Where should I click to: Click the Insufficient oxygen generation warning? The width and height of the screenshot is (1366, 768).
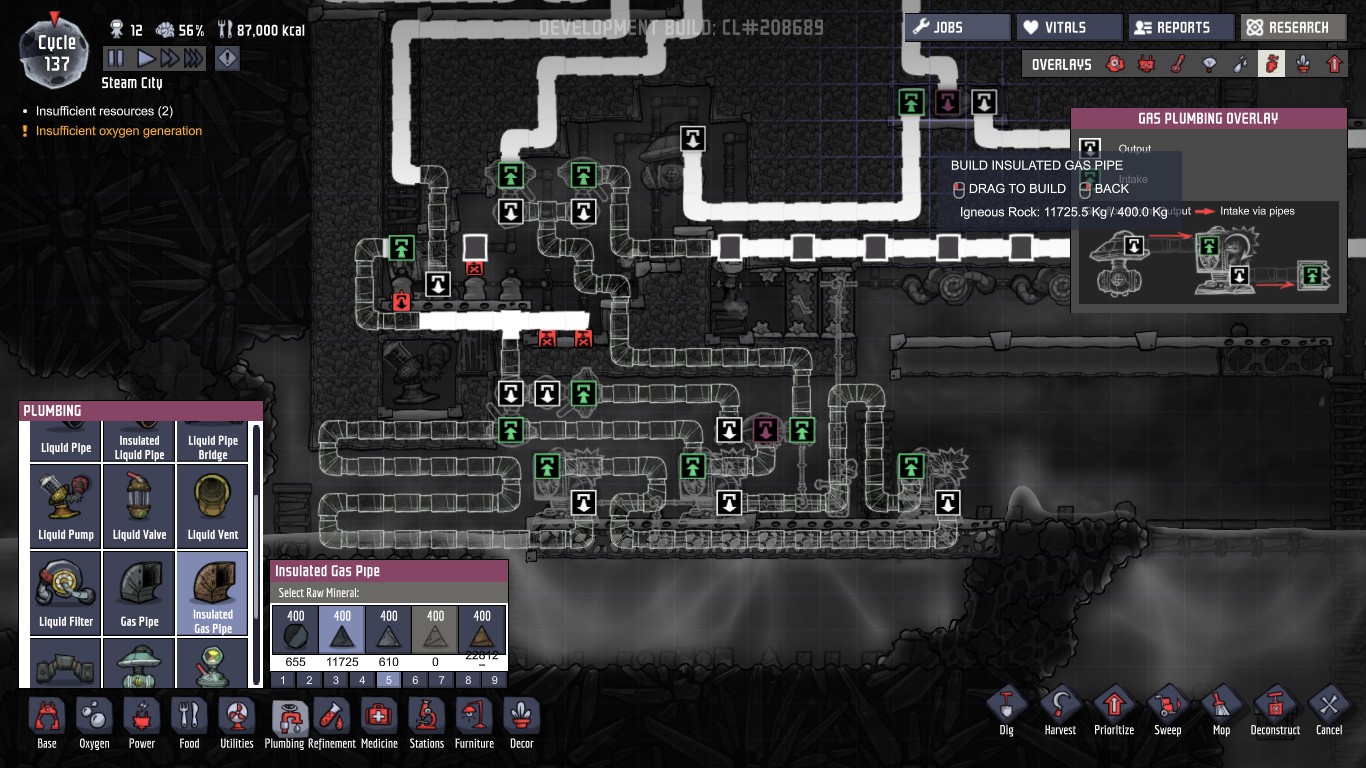pyautogui.click(x=119, y=131)
